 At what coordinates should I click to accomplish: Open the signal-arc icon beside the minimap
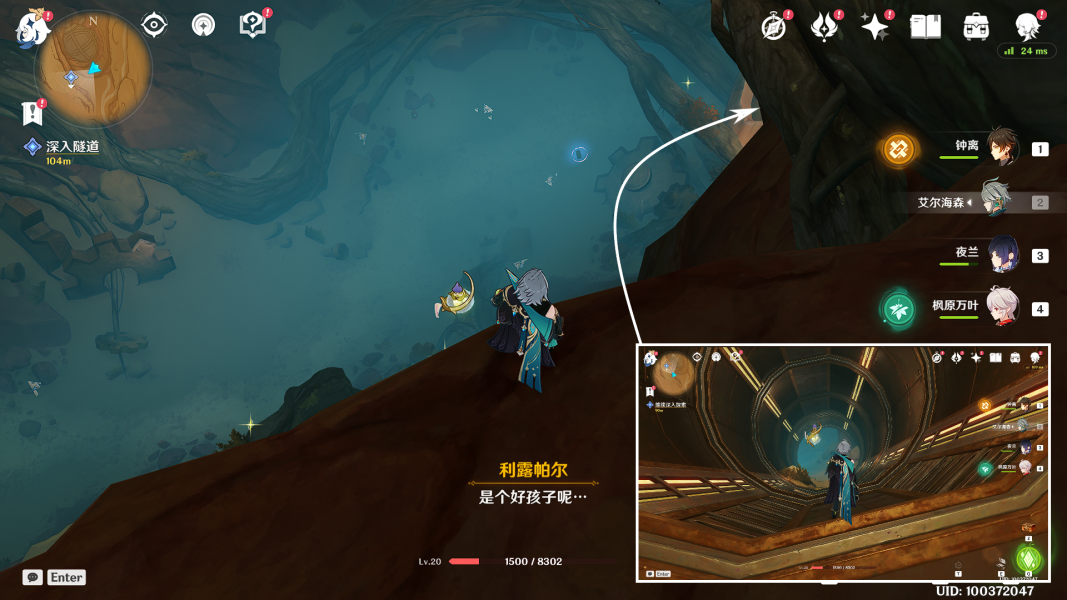point(203,25)
